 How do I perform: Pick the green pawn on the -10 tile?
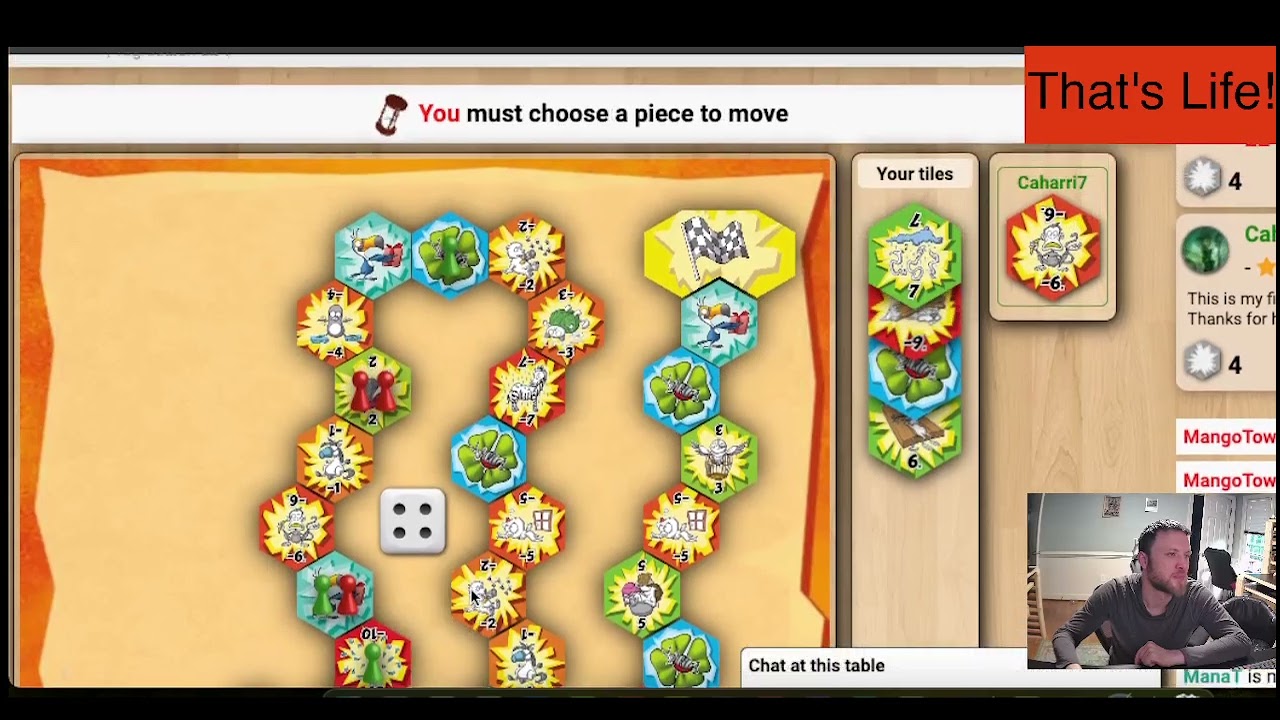click(x=372, y=663)
